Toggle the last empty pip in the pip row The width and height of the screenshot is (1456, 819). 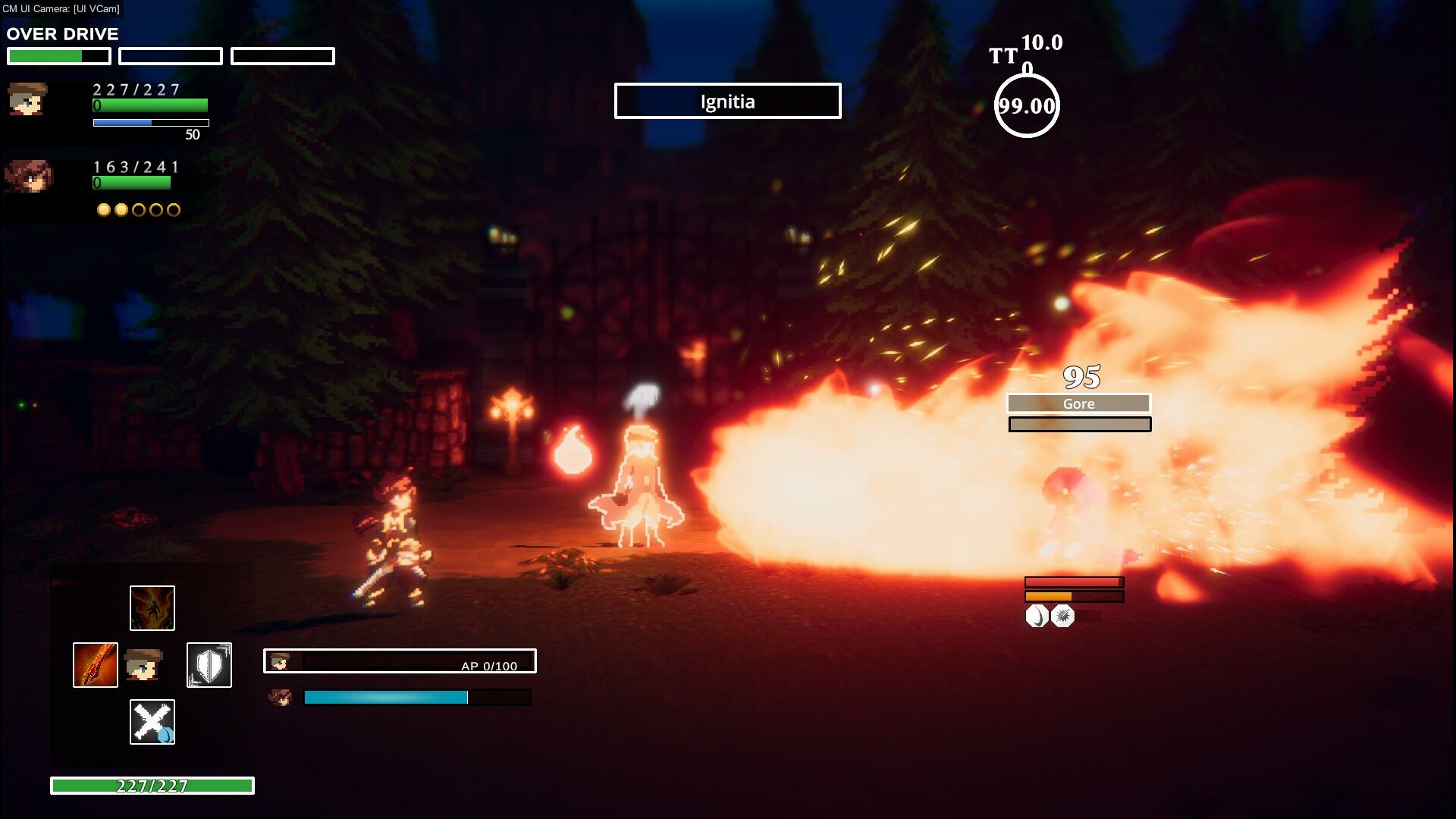(174, 210)
